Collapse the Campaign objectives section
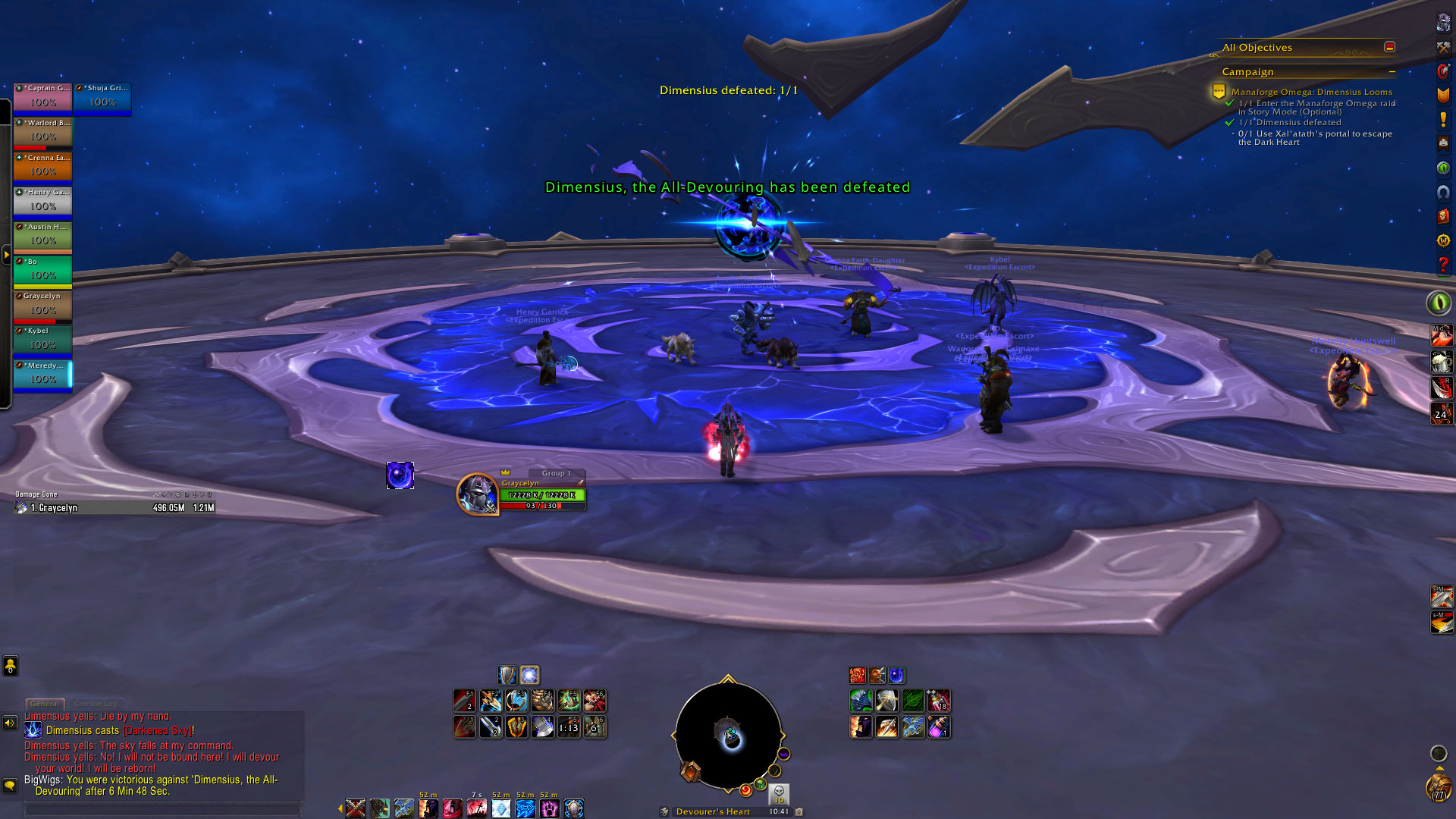Image resolution: width=1456 pixels, height=819 pixels. click(1392, 72)
